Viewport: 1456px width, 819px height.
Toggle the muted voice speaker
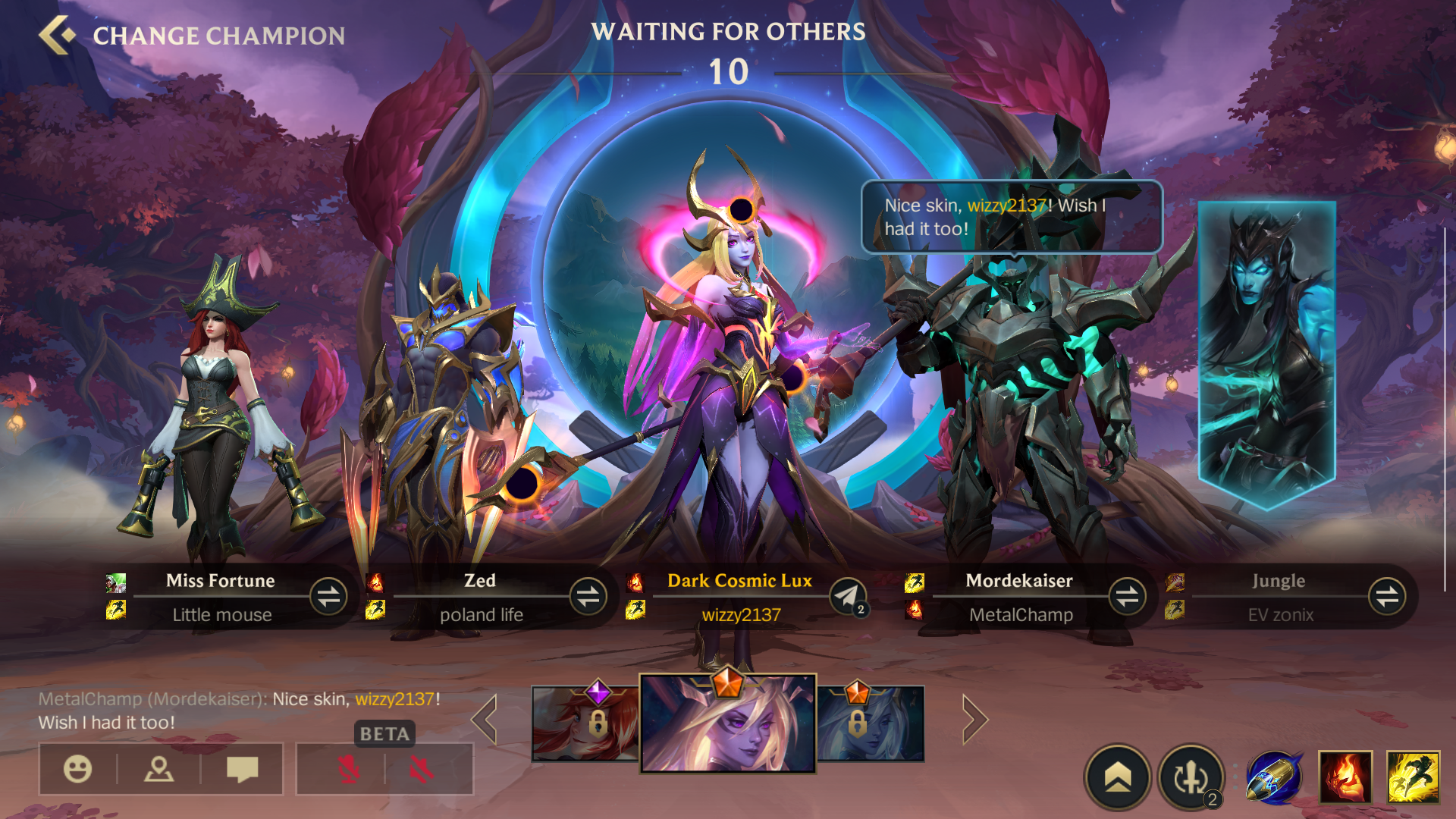(422, 770)
